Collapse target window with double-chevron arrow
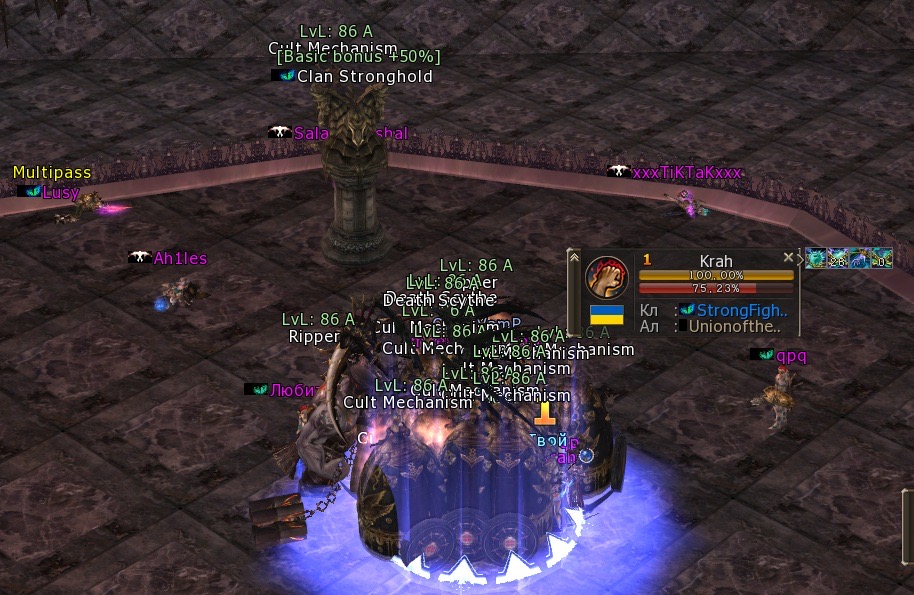Screen dimensions: 914x595 [574, 257]
